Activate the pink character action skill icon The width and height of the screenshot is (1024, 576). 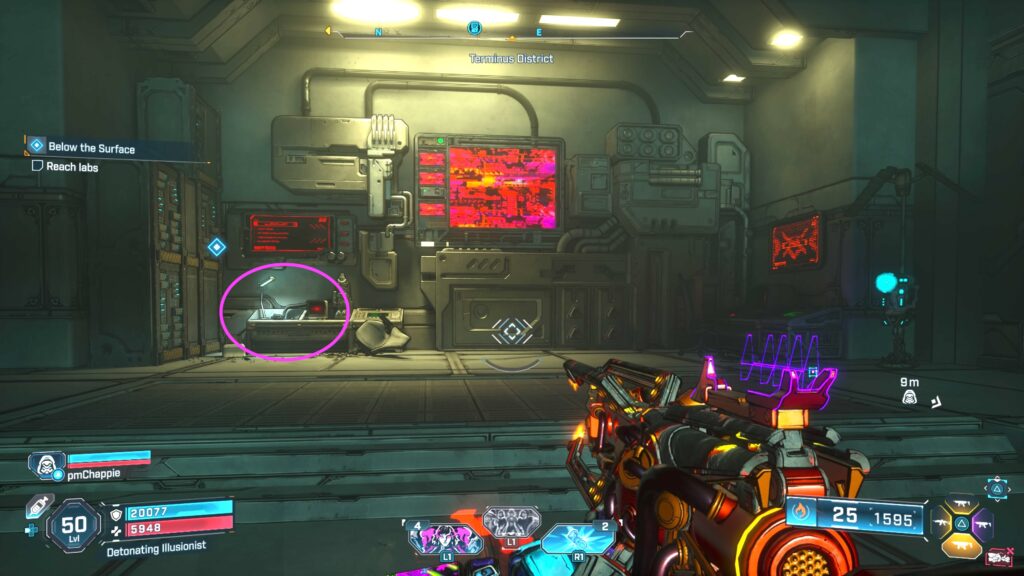coord(445,539)
